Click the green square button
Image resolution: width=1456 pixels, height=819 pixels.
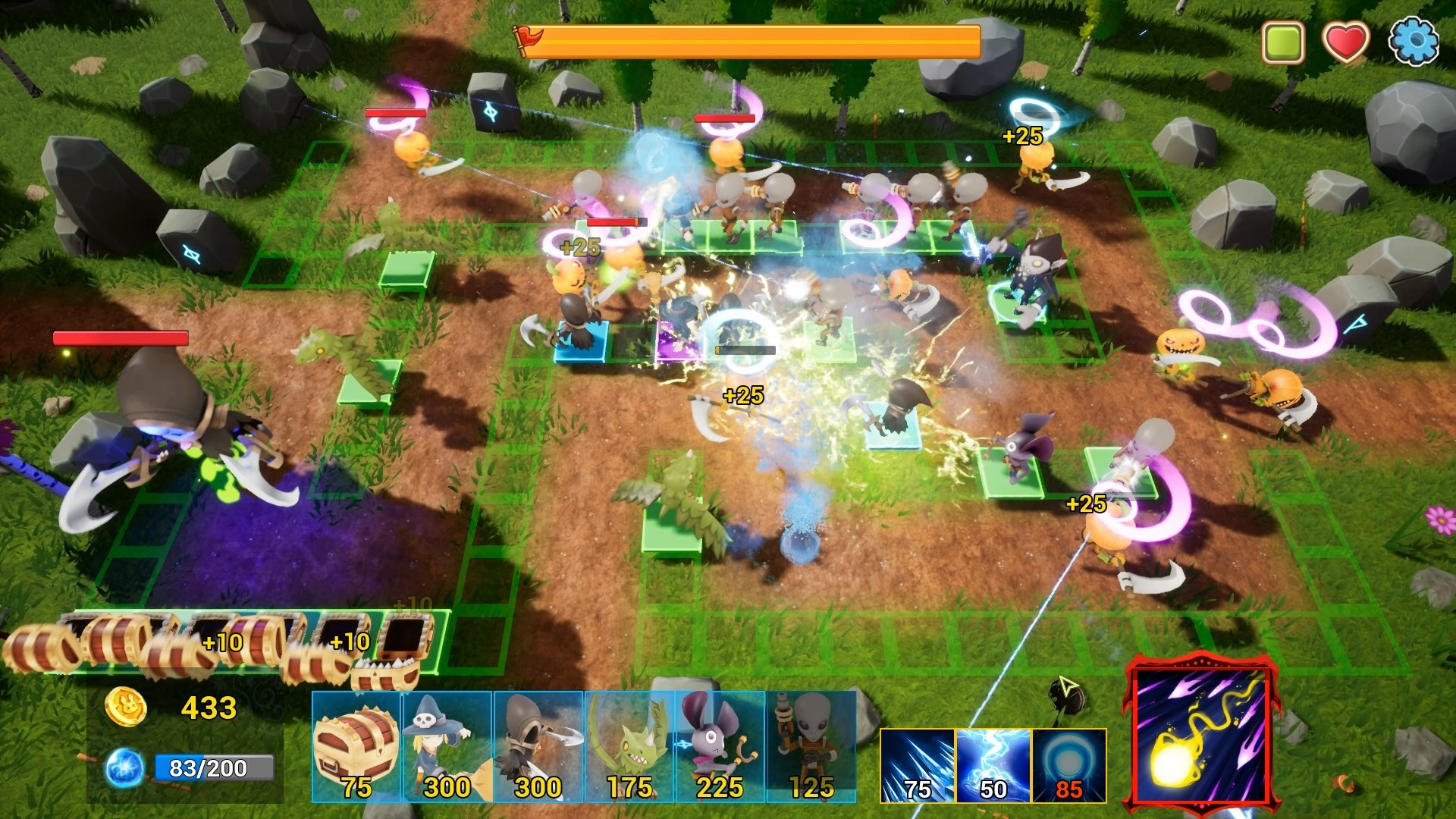[1283, 42]
